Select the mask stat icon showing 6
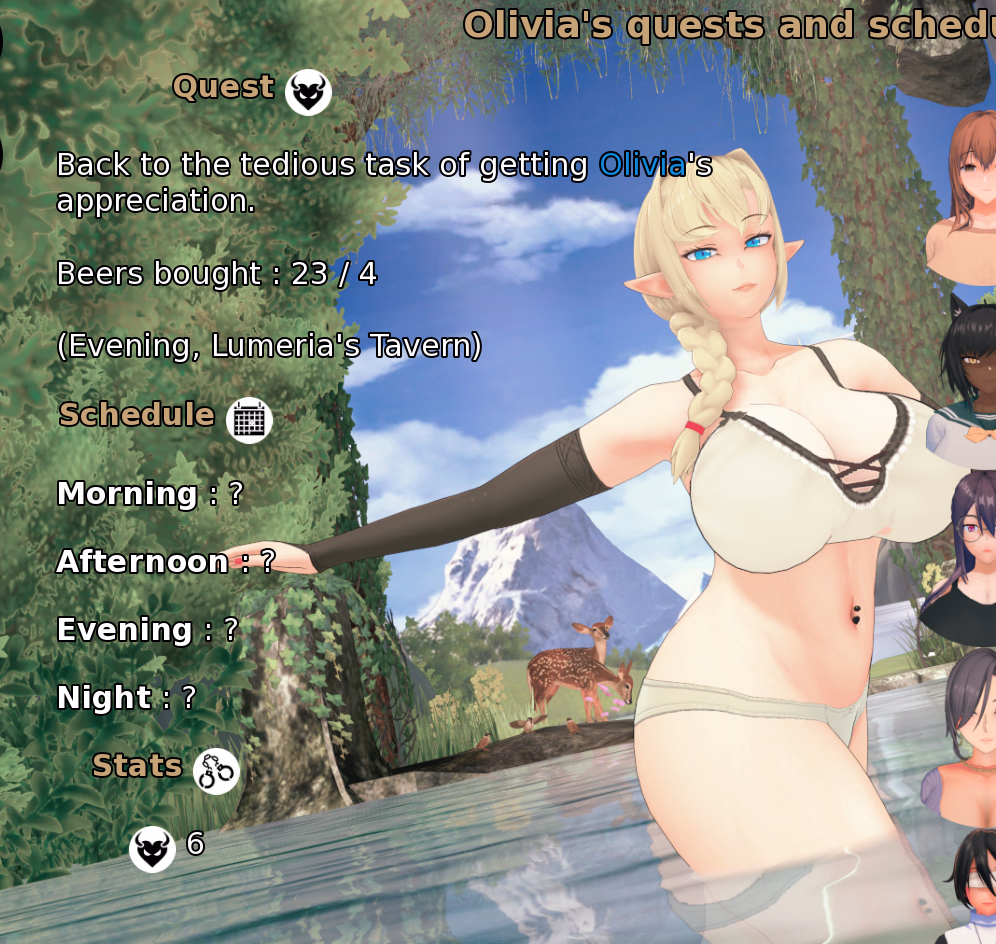 coord(152,849)
